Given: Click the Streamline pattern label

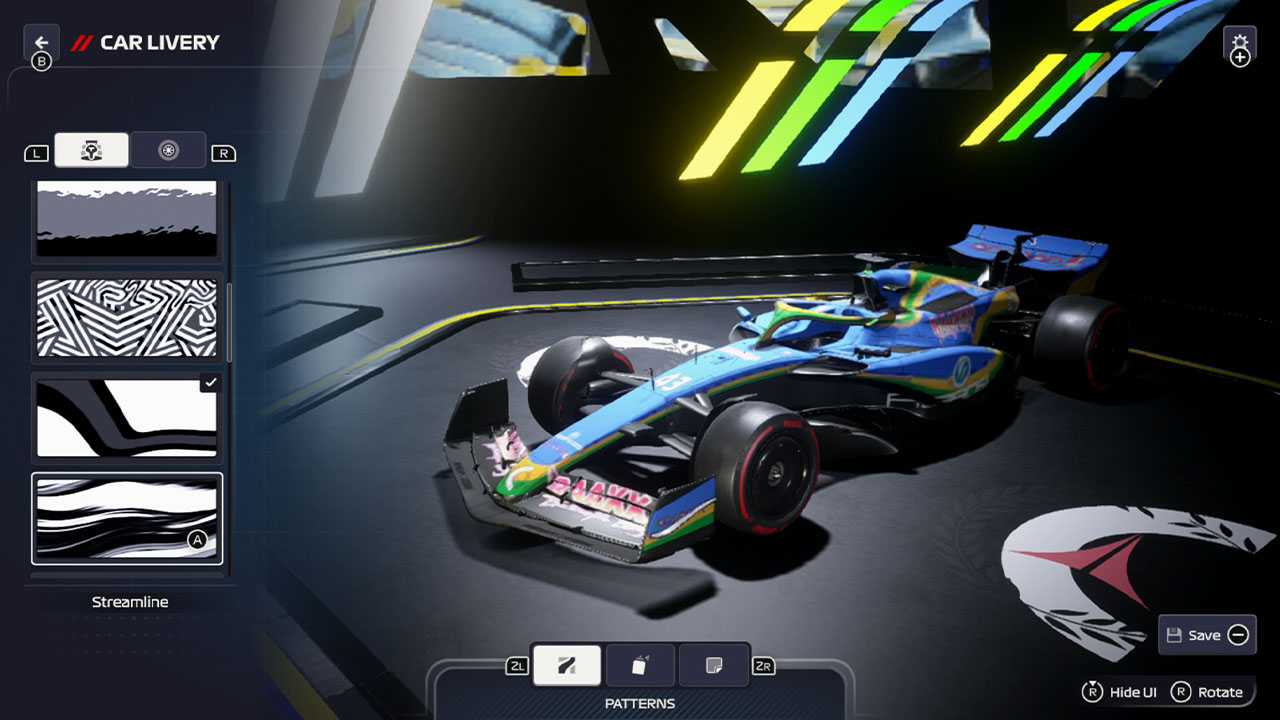Looking at the screenshot, I should [x=129, y=601].
